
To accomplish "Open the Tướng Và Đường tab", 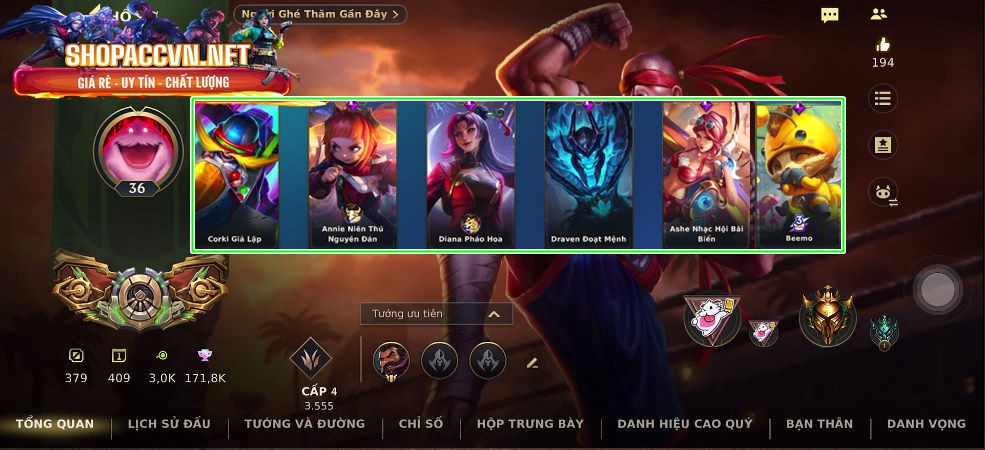I will [305, 424].
